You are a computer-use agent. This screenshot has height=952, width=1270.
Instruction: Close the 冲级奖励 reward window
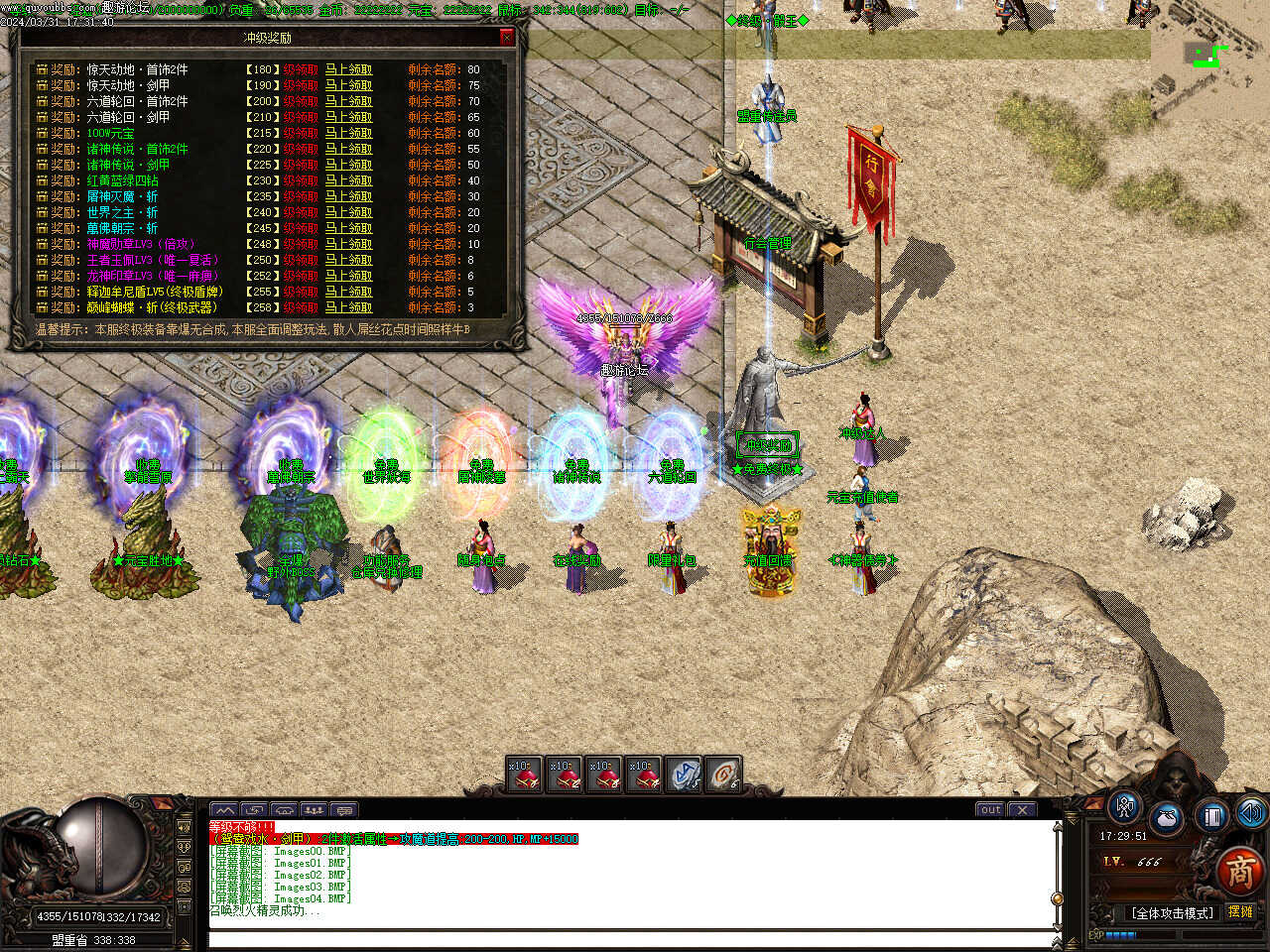tap(507, 38)
